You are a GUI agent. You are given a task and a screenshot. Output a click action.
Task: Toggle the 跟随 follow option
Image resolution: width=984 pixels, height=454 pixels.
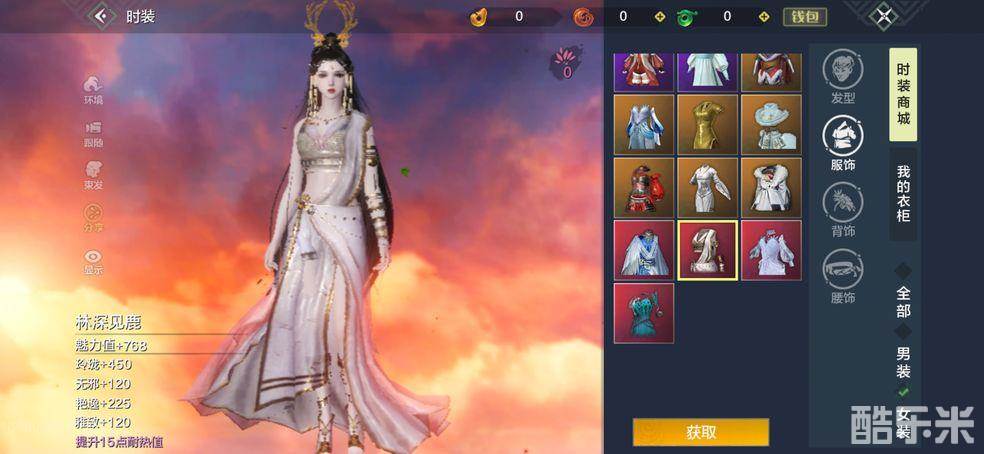coord(93,133)
